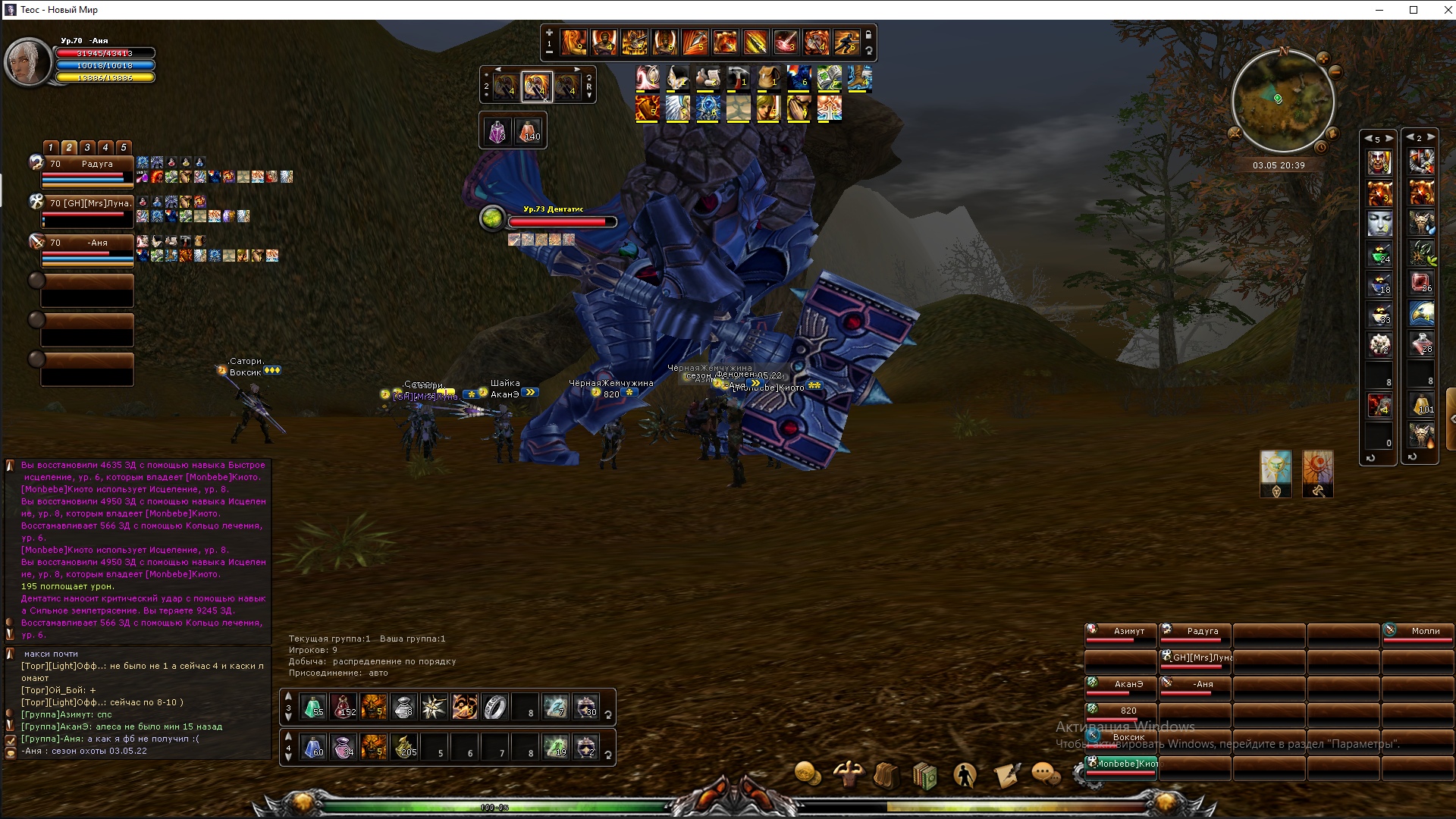This screenshot has height=819, width=1456.
Task: Use the item with 140 count
Action: [529, 131]
